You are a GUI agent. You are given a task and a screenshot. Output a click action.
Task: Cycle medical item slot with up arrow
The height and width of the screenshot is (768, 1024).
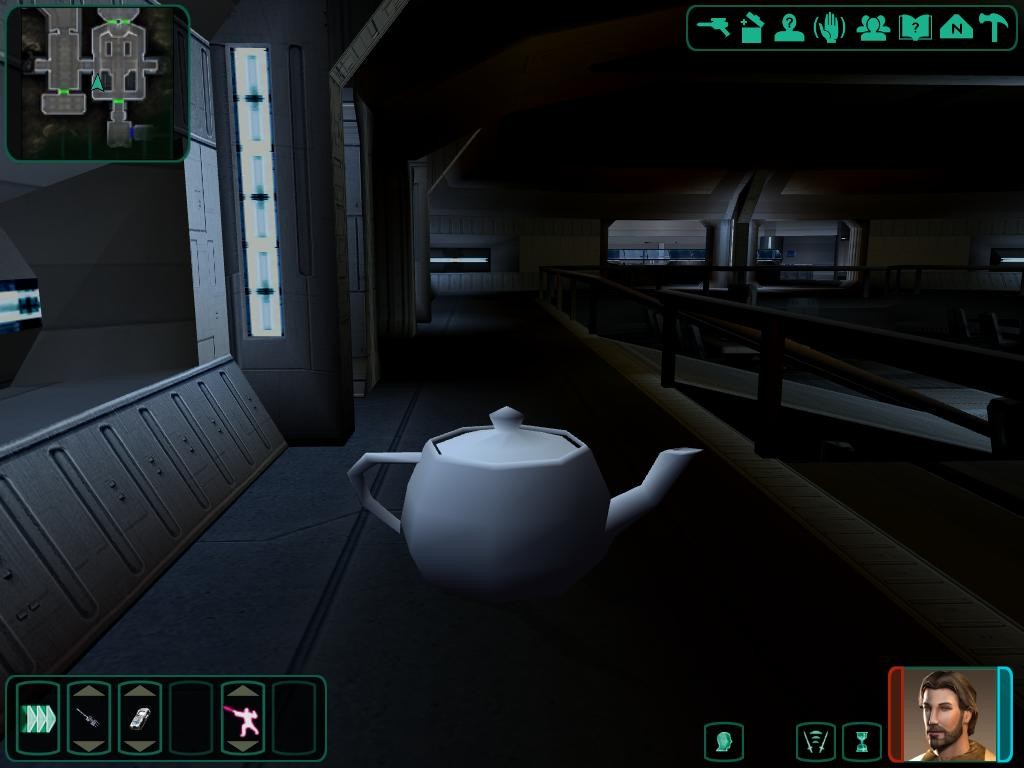click(x=89, y=691)
